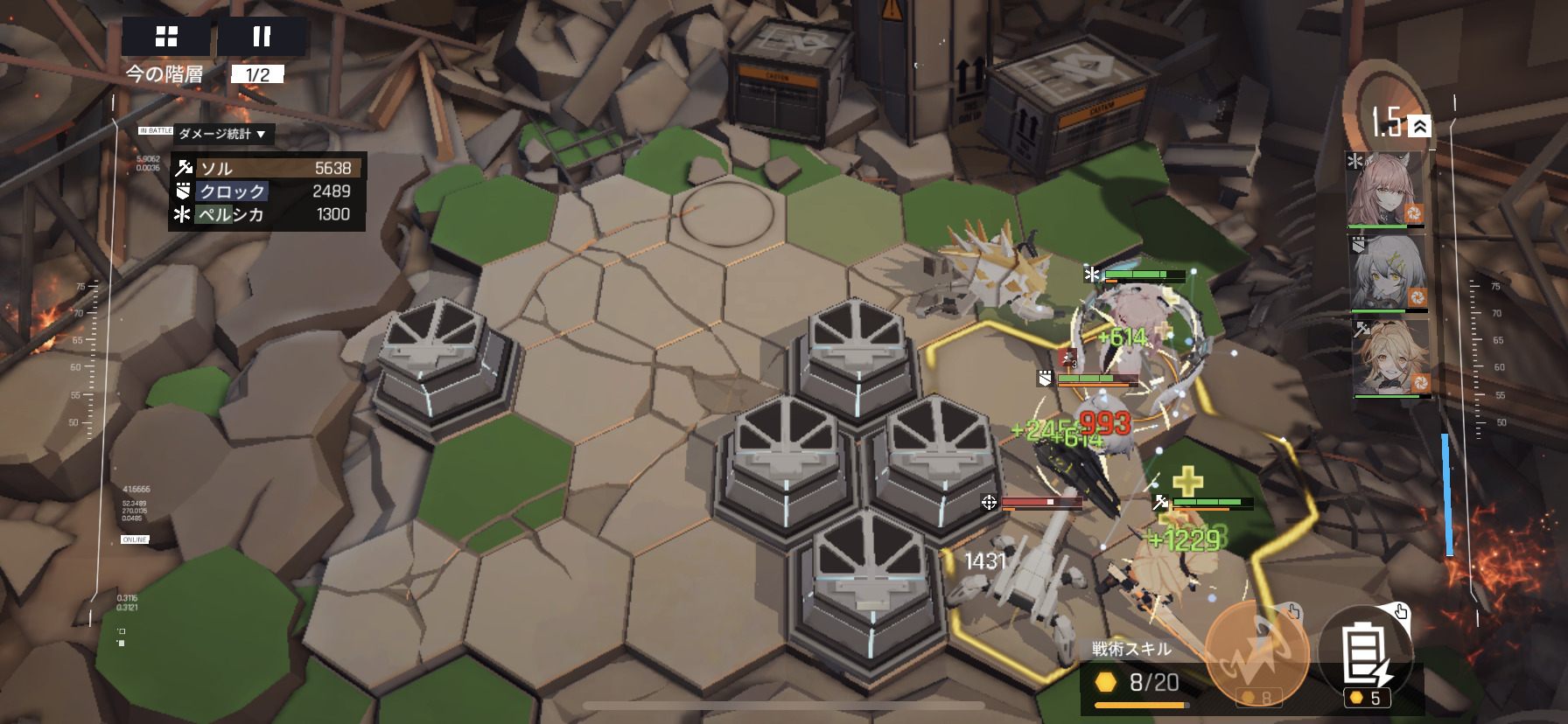This screenshot has height=724, width=1568.
Task: Select the gray-haired doll portrait
Action: (x=1389, y=273)
